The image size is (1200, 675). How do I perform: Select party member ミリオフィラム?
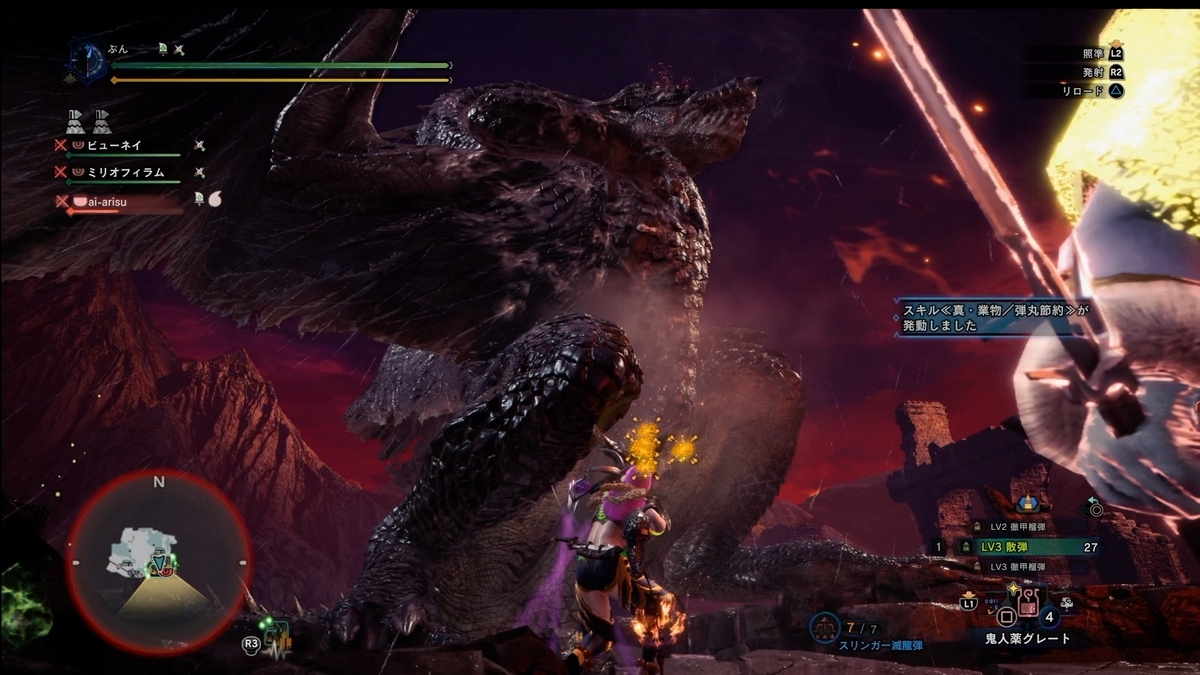pos(123,172)
